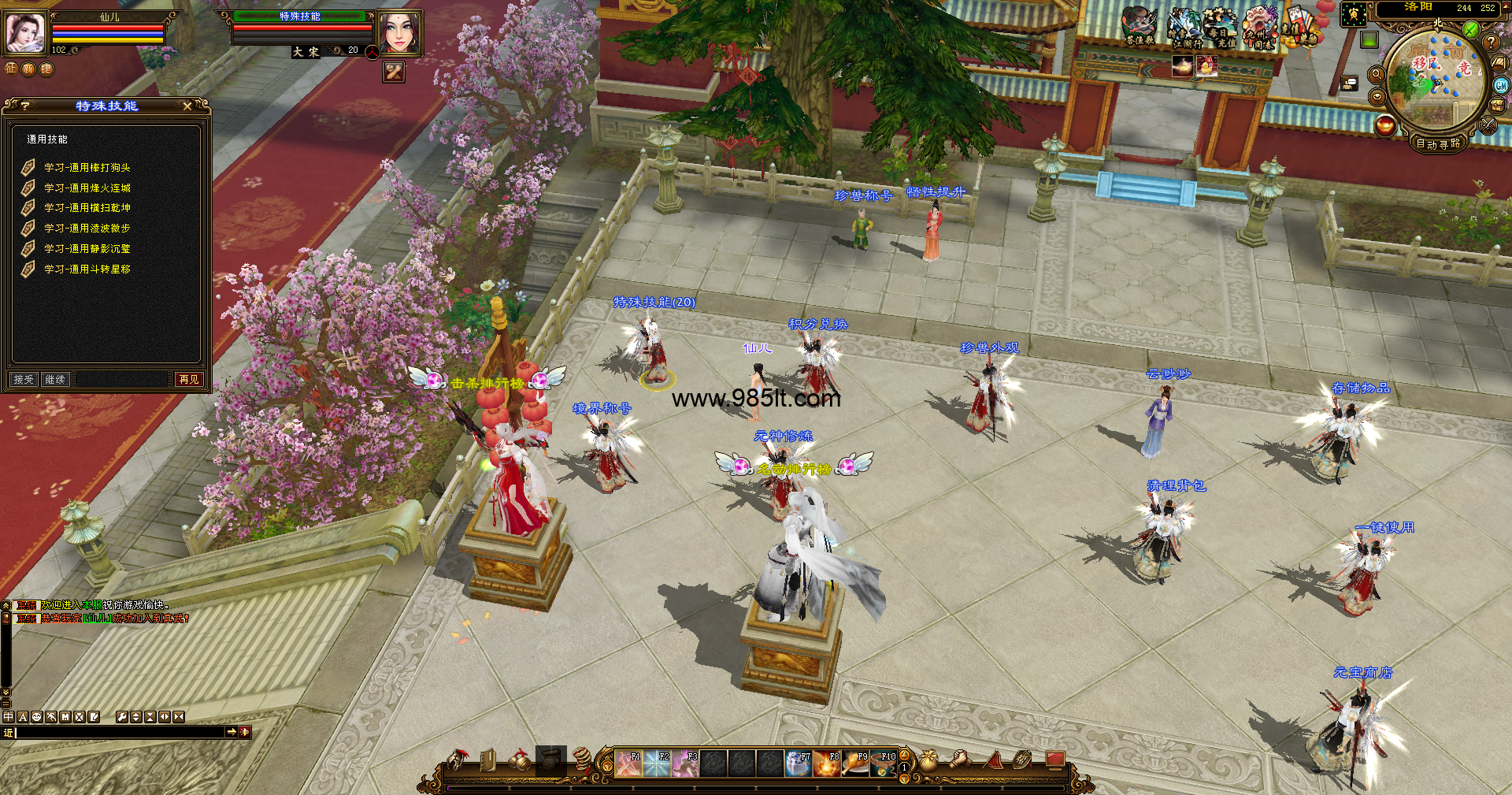Select the player portrait 仙儿
Screen dimensions: 1512x795
[25, 32]
